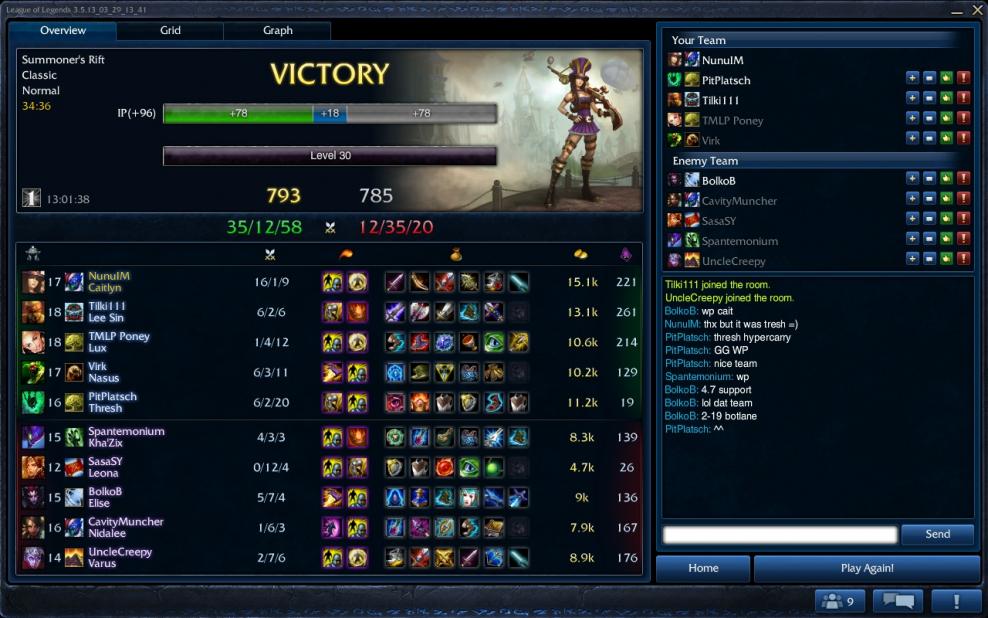Click the Play Again! button
The height and width of the screenshot is (618, 988).
(867, 568)
